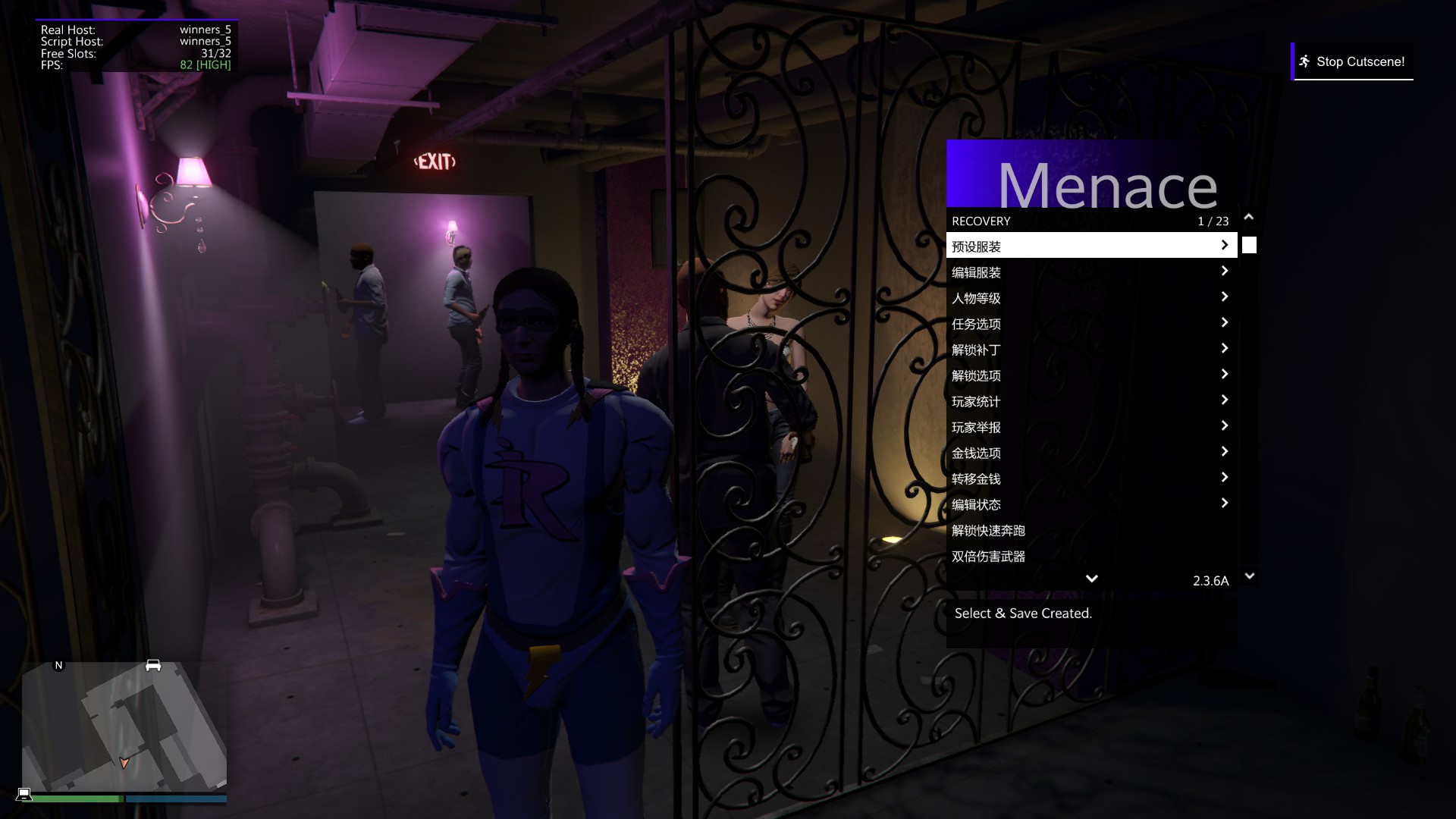Click the Stop Cutscene! button

[1352, 61]
